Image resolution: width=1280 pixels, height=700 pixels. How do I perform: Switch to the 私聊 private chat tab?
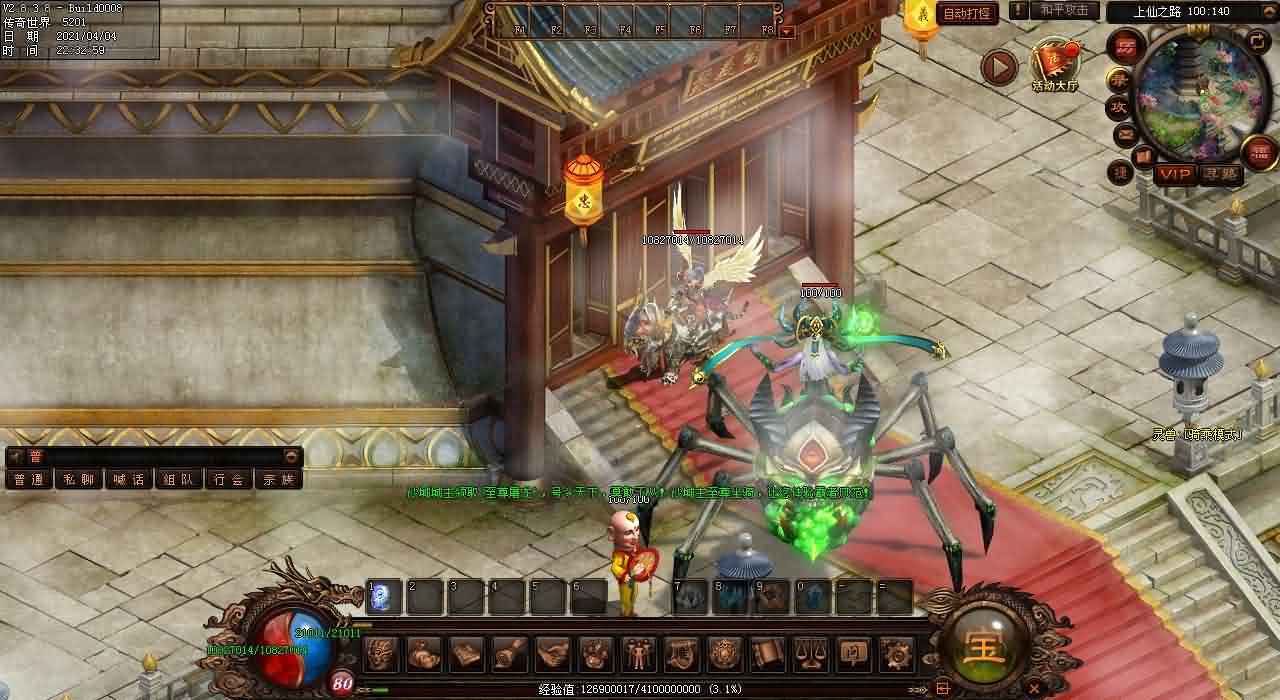78,479
